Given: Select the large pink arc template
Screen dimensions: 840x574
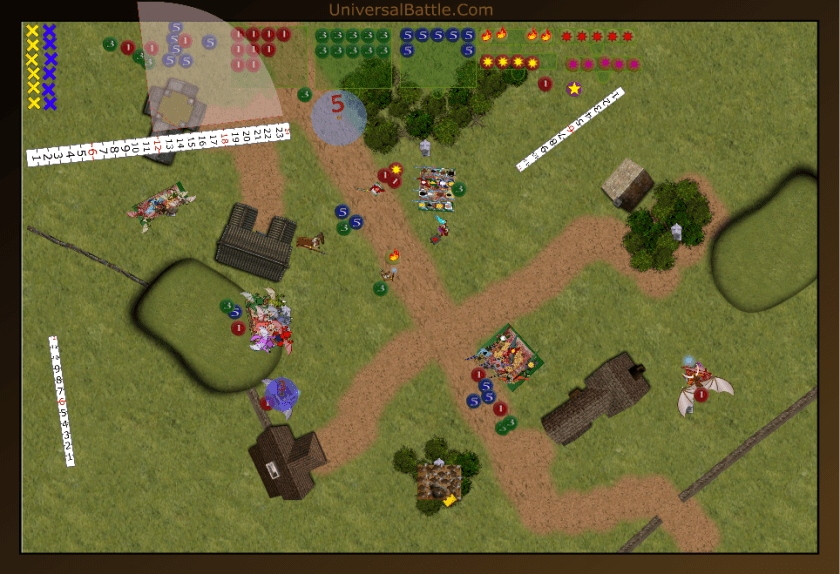Looking at the screenshot, I should click(x=210, y=60).
